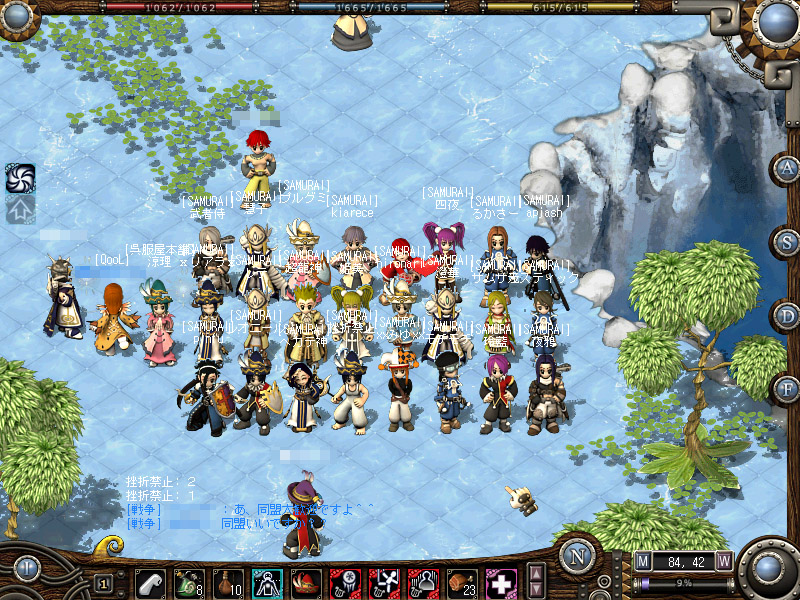Screen dimensions: 800x600
Task: Click the hotbar page number 1 button
Action: (103, 583)
